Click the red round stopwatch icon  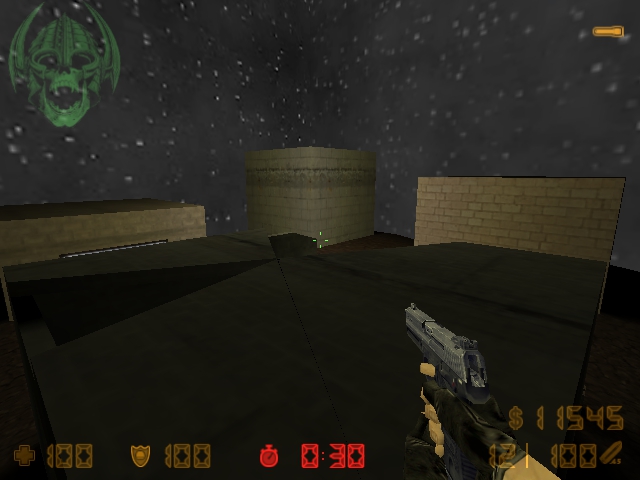click(269, 456)
